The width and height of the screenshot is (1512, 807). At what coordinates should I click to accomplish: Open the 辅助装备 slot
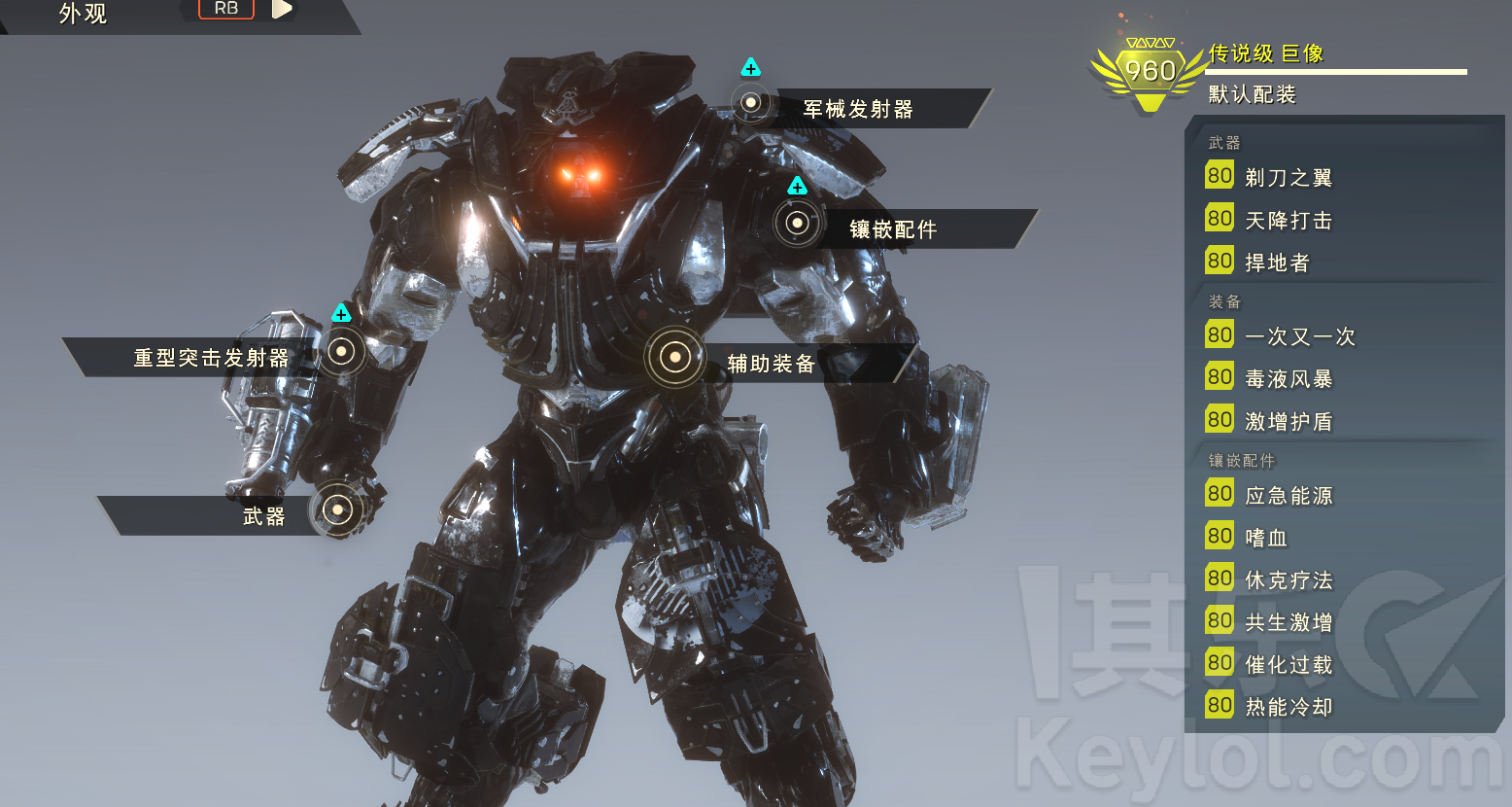click(675, 358)
